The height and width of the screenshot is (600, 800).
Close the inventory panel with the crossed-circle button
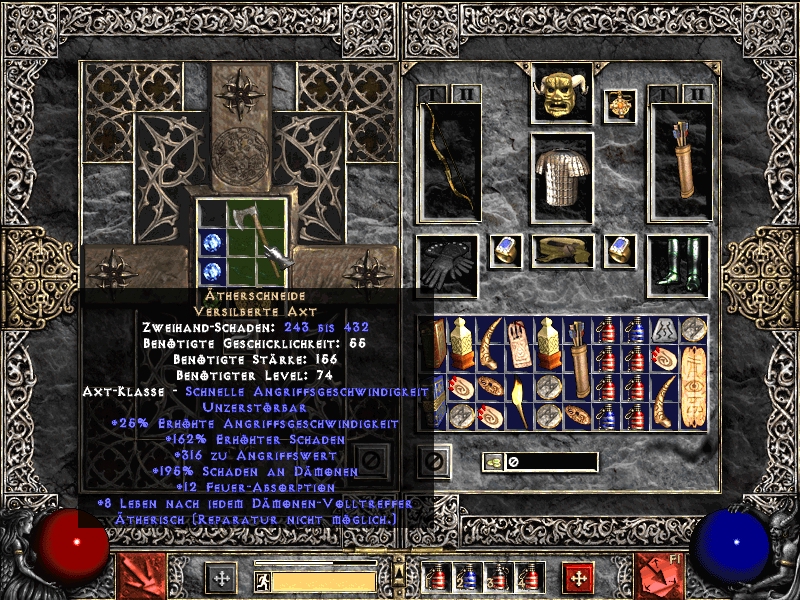(433, 461)
